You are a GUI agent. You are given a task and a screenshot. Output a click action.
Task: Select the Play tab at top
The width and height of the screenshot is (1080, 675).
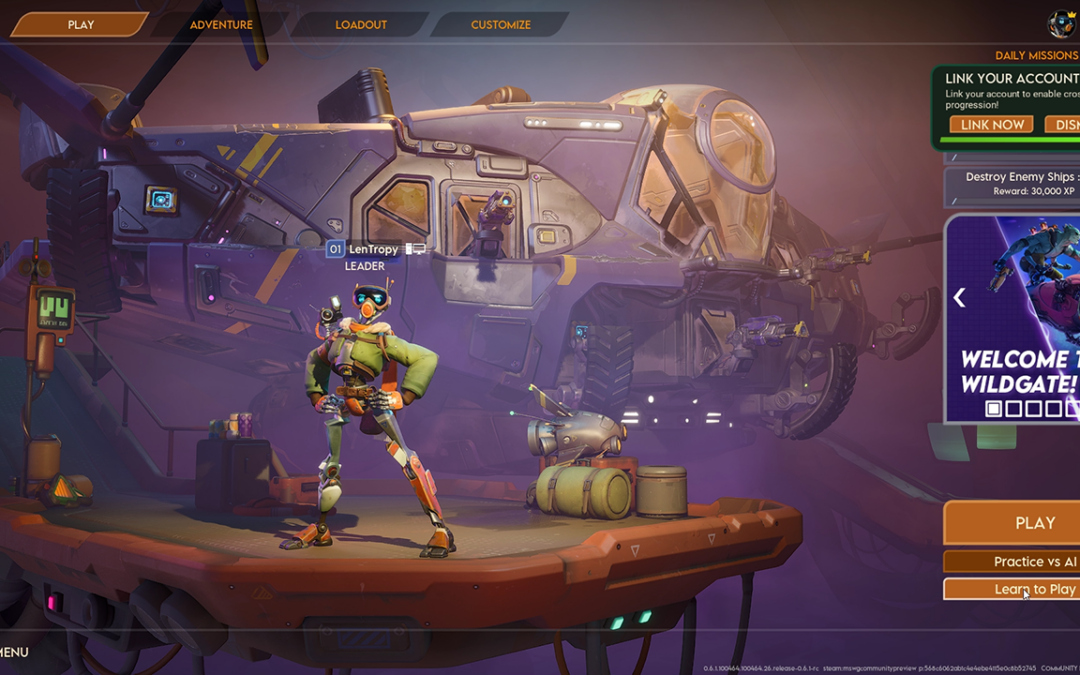coord(80,25)
